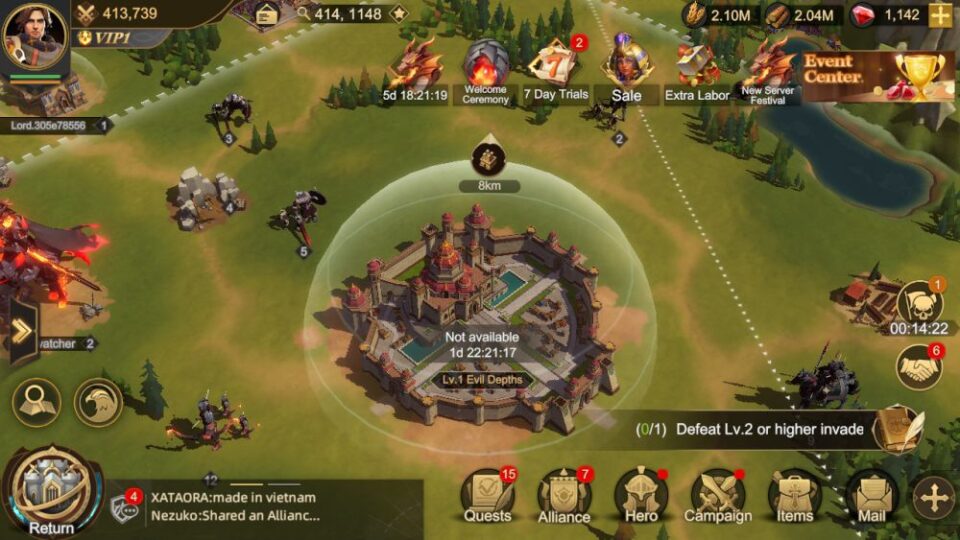Open the chat message box

pyautogui.click(x=265, y=507)
